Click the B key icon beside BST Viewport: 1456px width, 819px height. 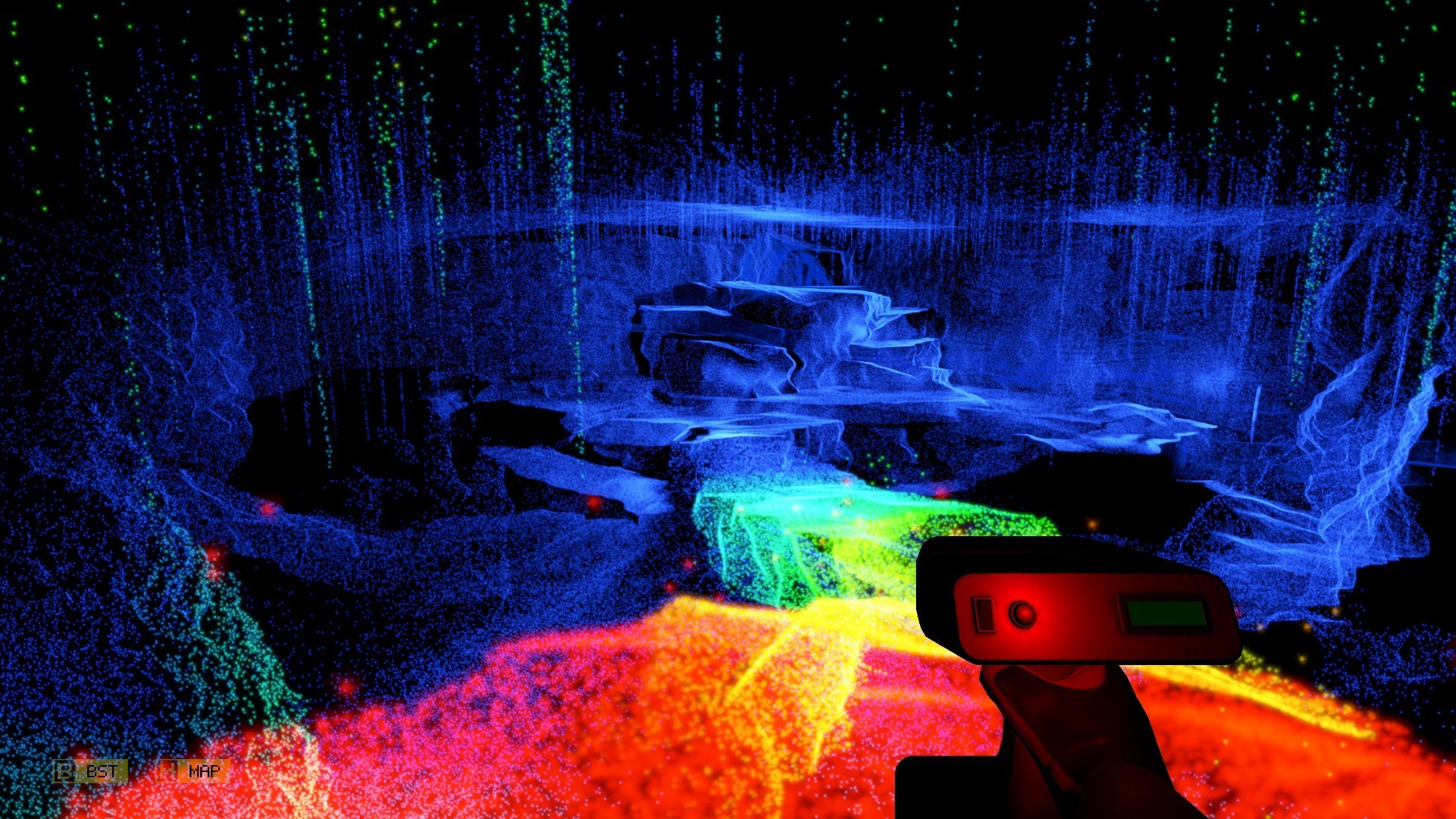coord(64,772)
